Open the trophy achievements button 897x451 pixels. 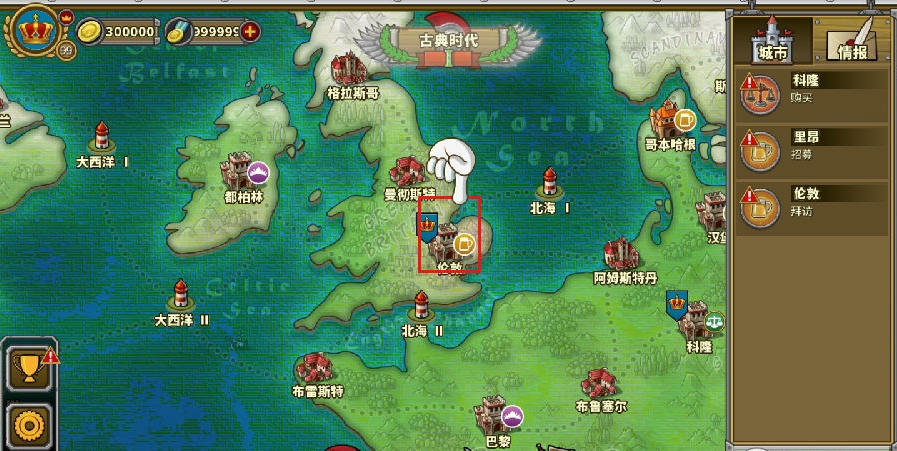[28, 368]
